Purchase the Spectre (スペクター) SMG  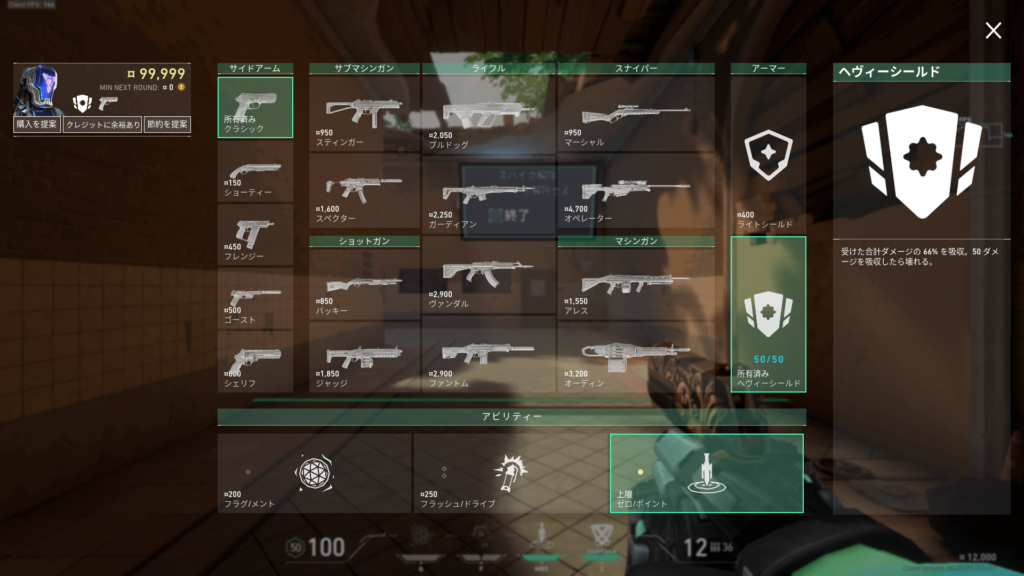coord(364,192)
